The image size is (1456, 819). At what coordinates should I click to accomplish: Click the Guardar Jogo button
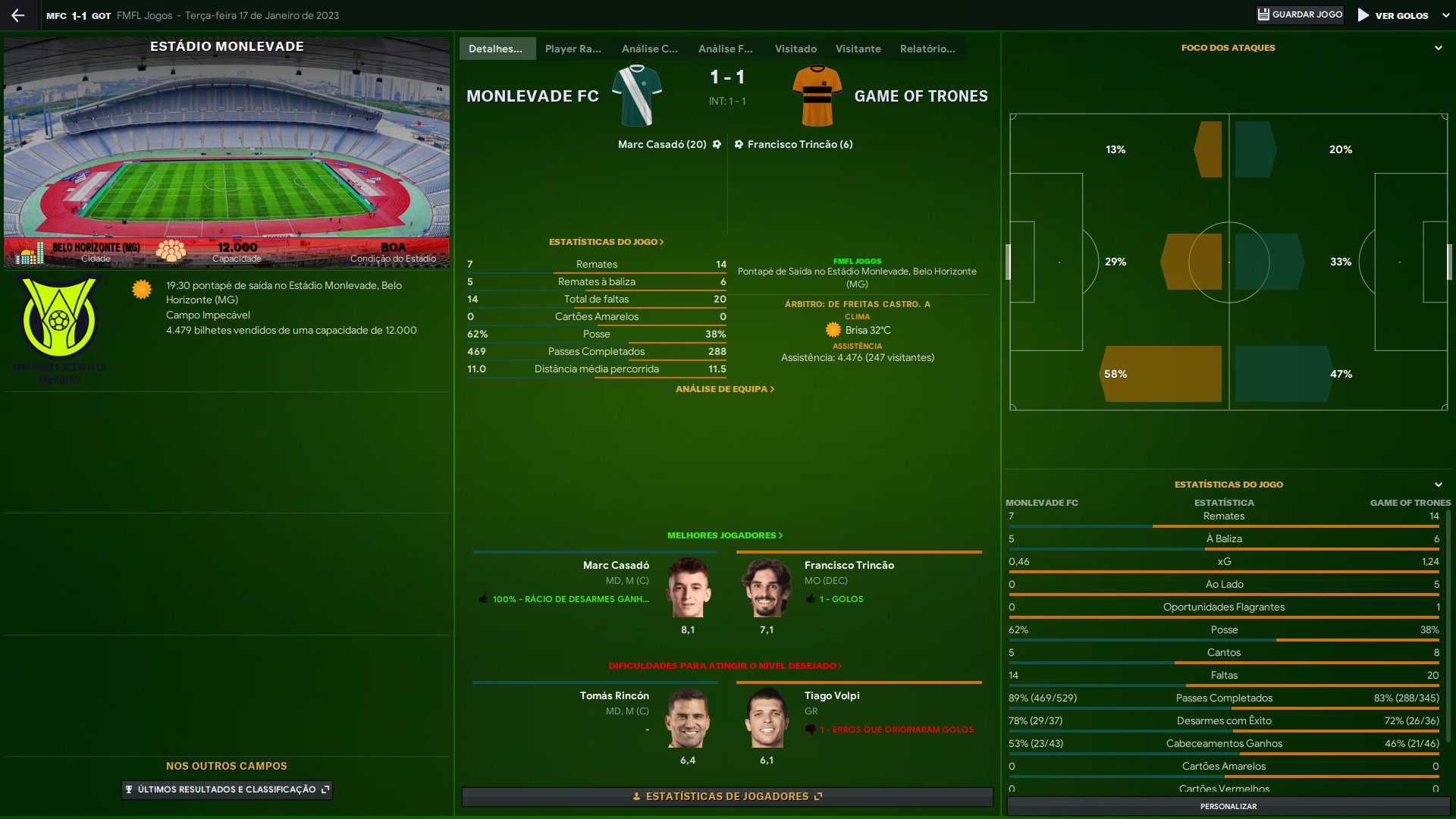pyautogui.click(x=1300, y=14)
